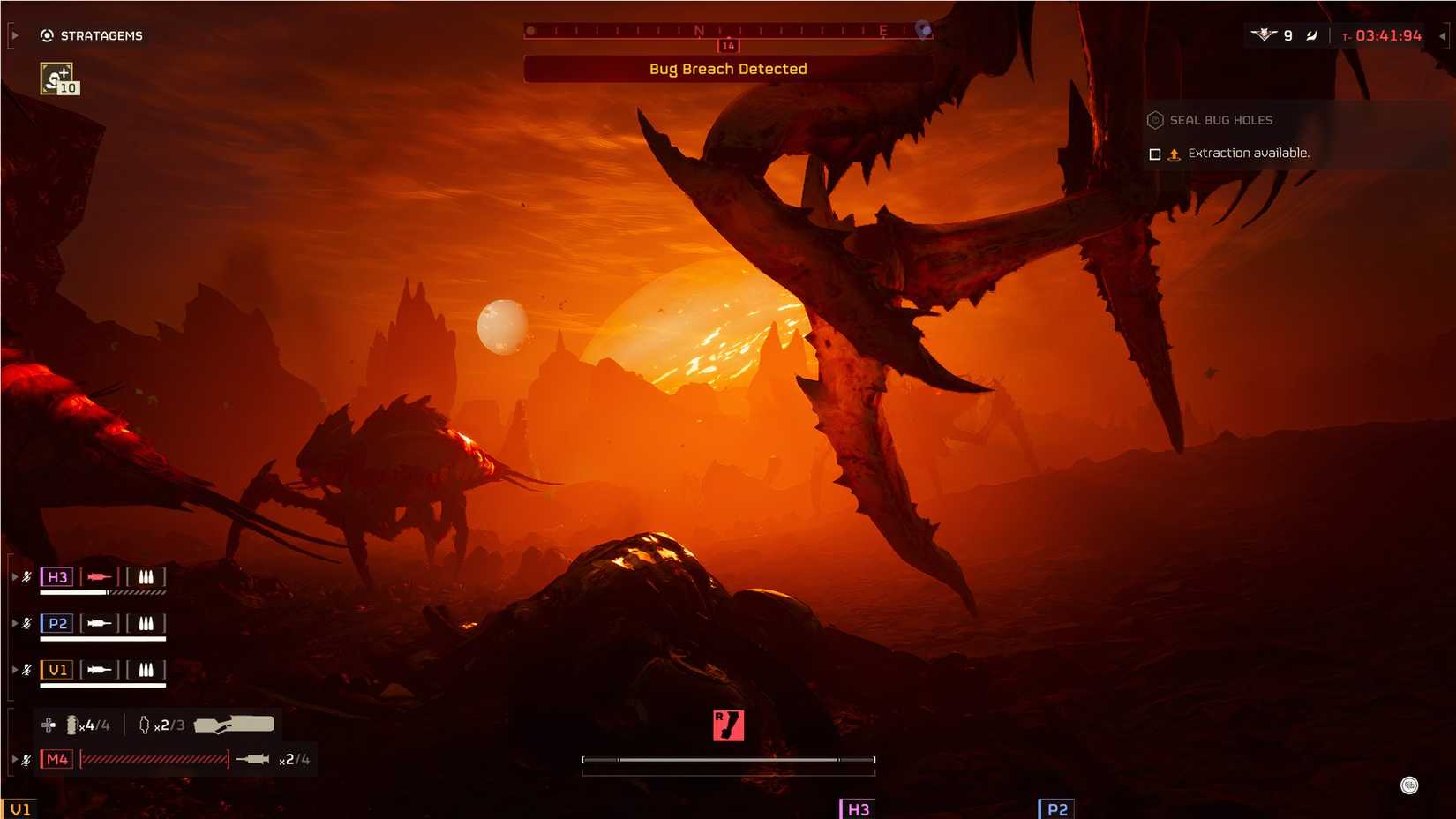Click the grenade count icon
Screen dimensions: 1456x819
coord(144,724)
